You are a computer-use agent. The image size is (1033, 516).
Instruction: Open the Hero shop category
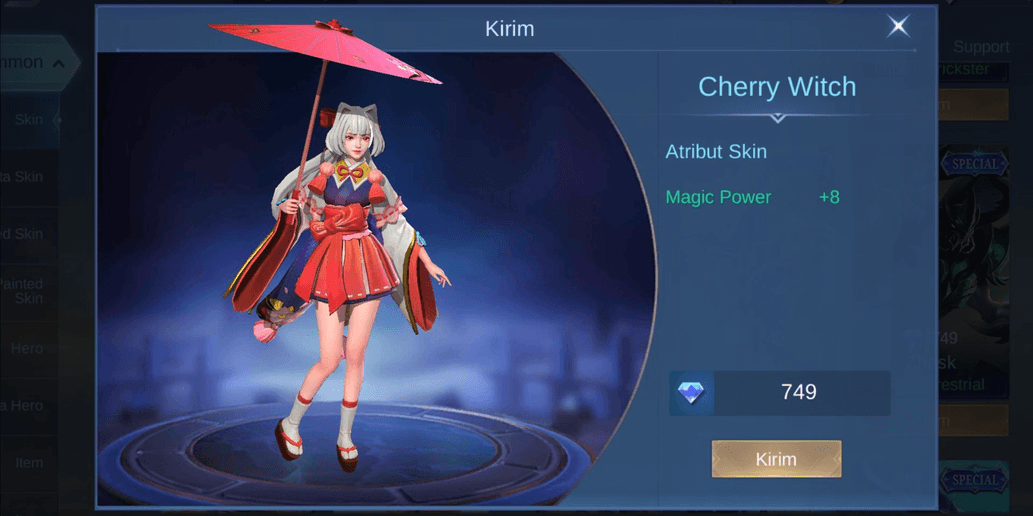coord(27,348)
